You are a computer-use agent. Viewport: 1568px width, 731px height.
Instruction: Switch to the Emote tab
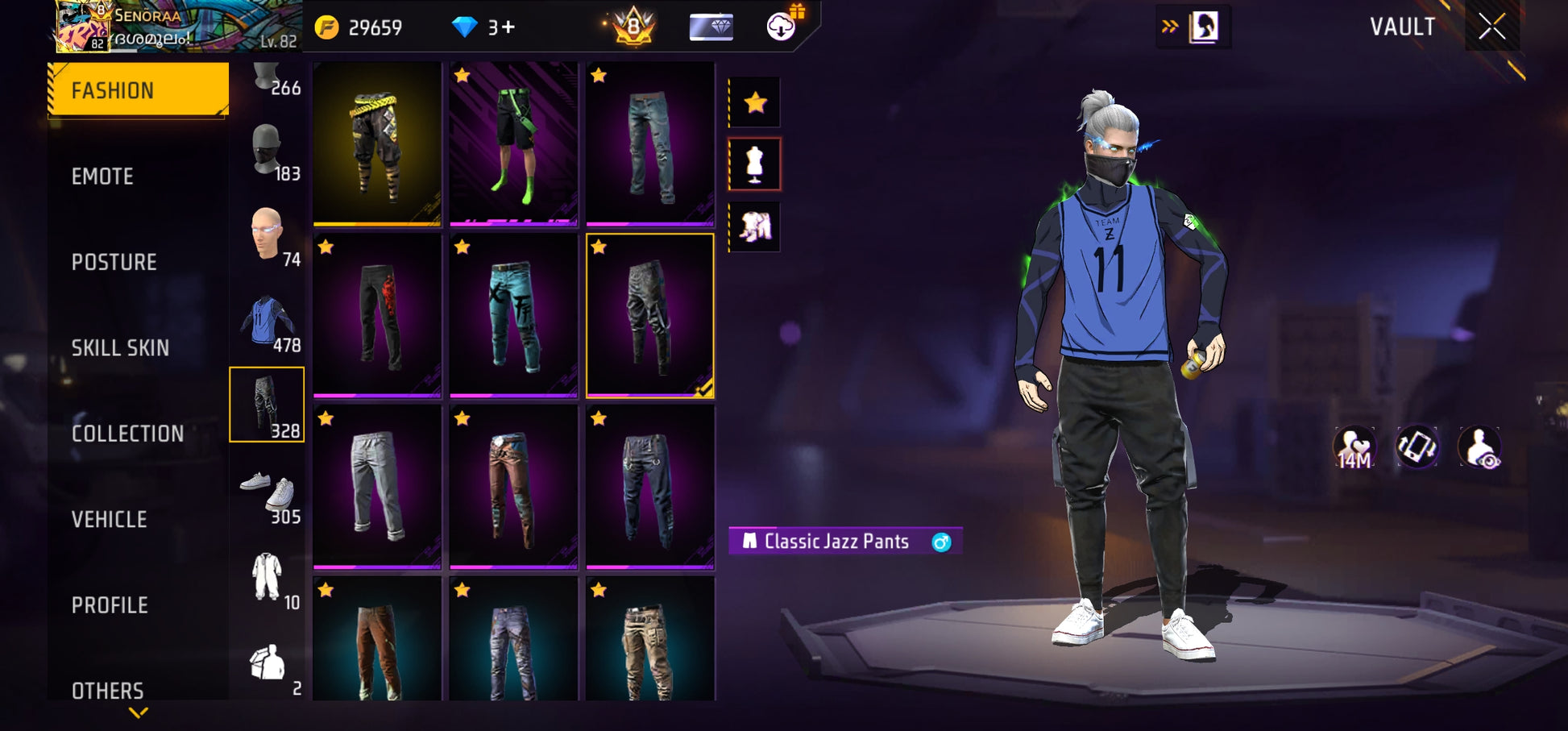pos(102,177)
